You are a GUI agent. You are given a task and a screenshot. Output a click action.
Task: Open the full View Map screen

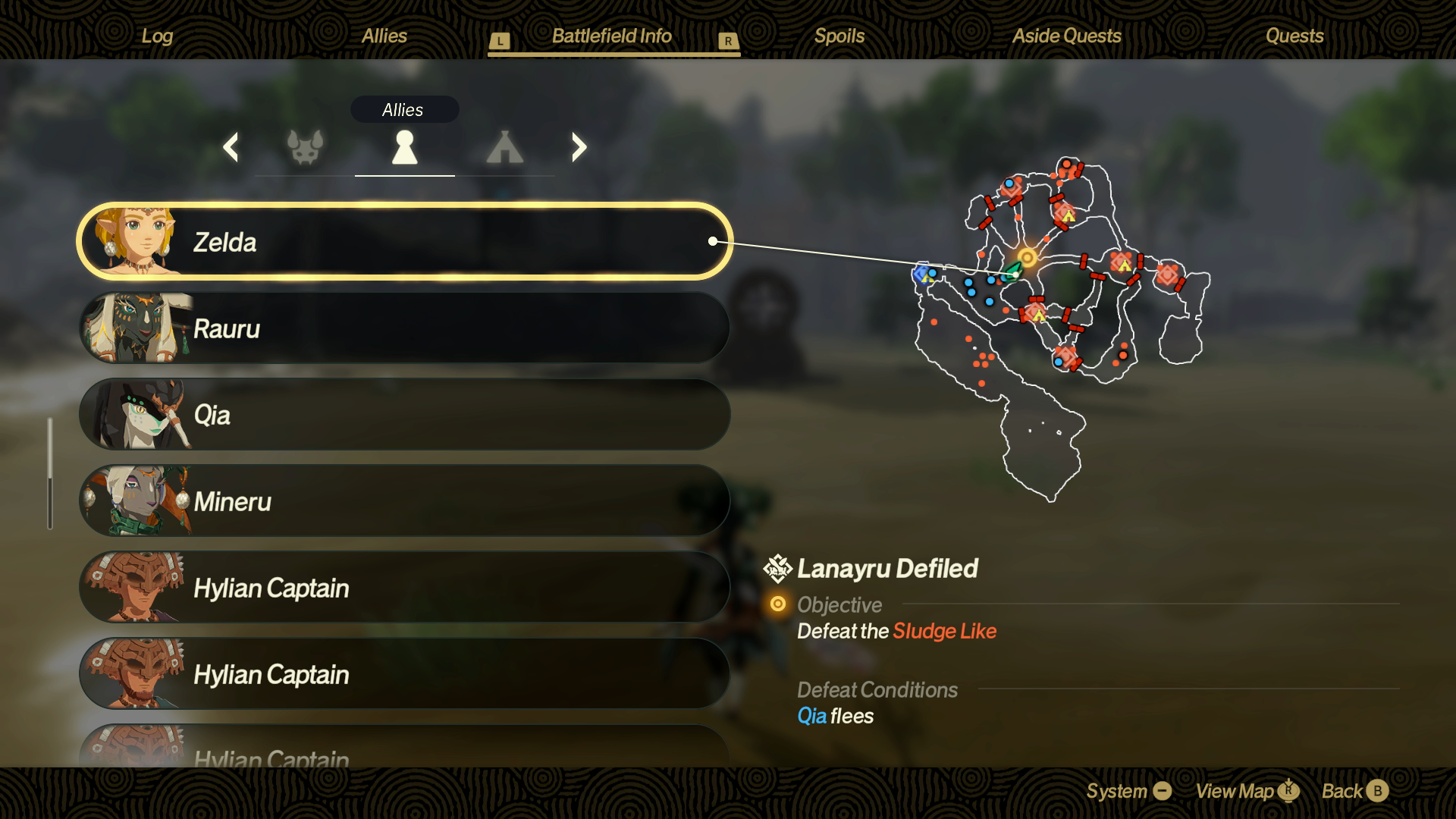(x=1247, y=791)
